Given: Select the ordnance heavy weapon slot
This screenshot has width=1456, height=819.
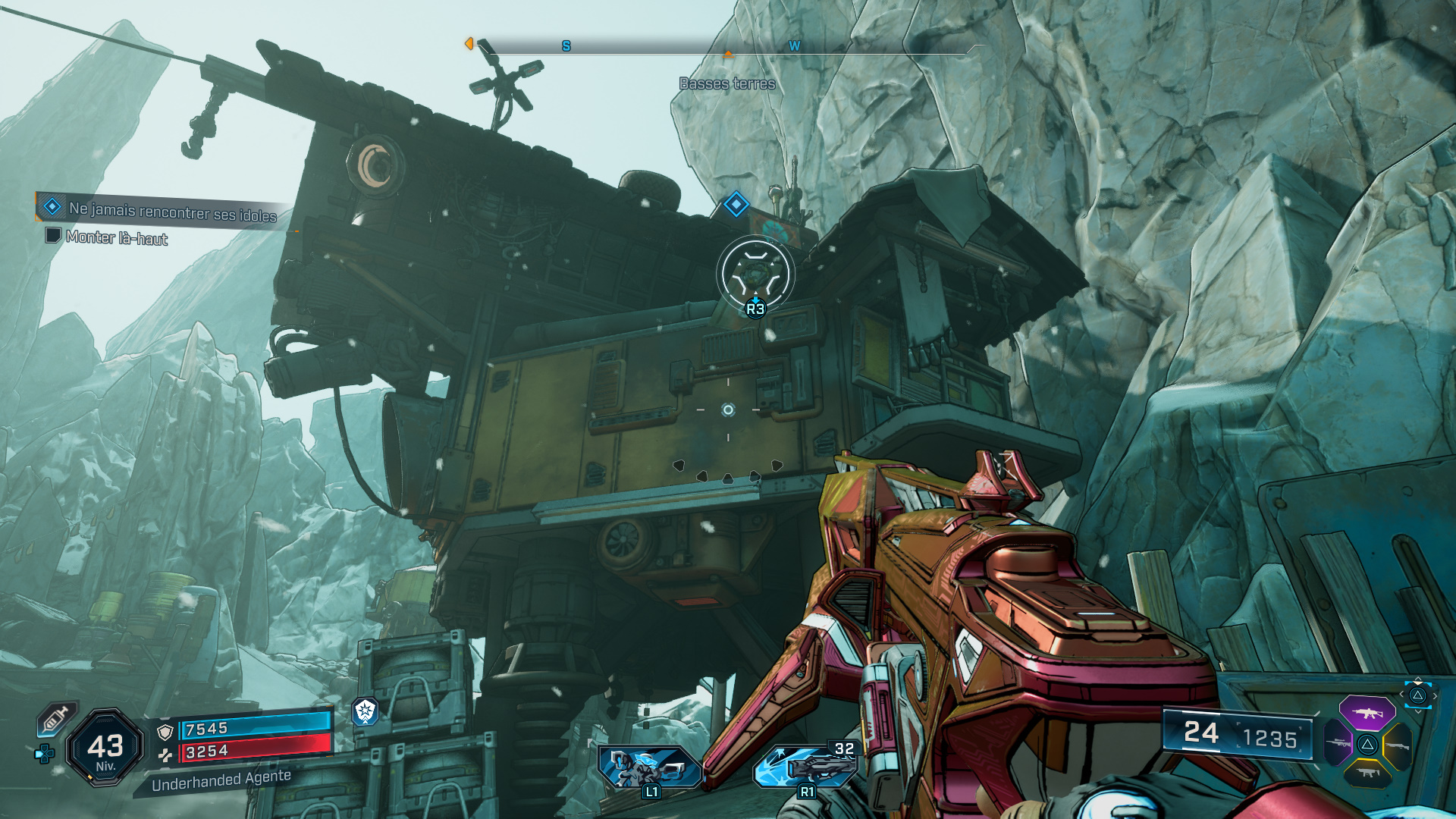Looking at the screenshot, I should (x=805, y=766).
